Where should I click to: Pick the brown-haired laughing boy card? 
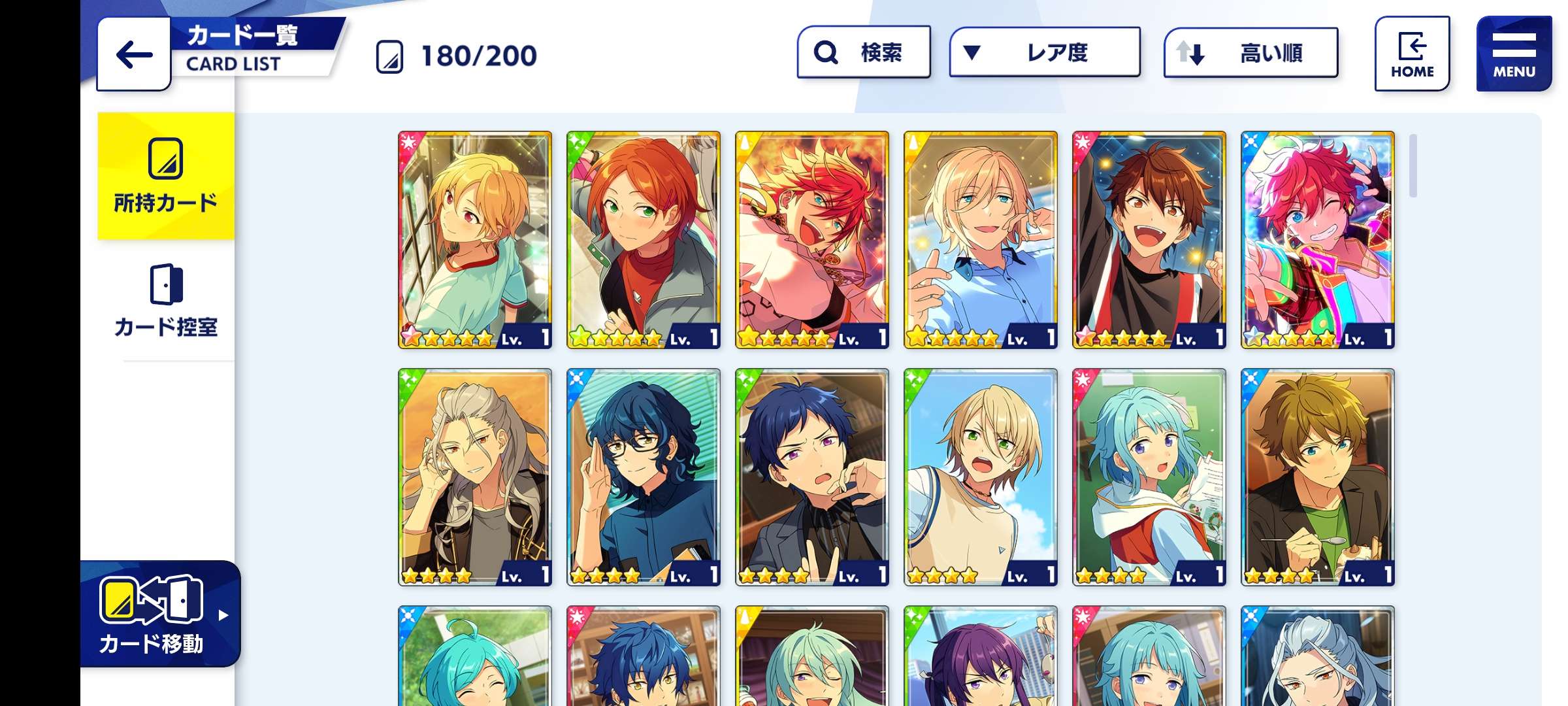coord(1149,240)
